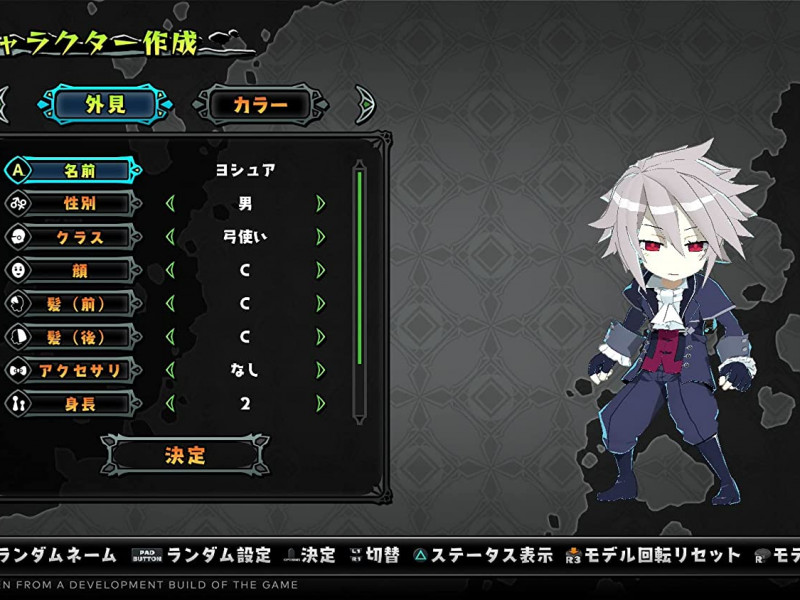Confirm character with the 決定 button
The image size is (800, 600).
pos(185,455)
